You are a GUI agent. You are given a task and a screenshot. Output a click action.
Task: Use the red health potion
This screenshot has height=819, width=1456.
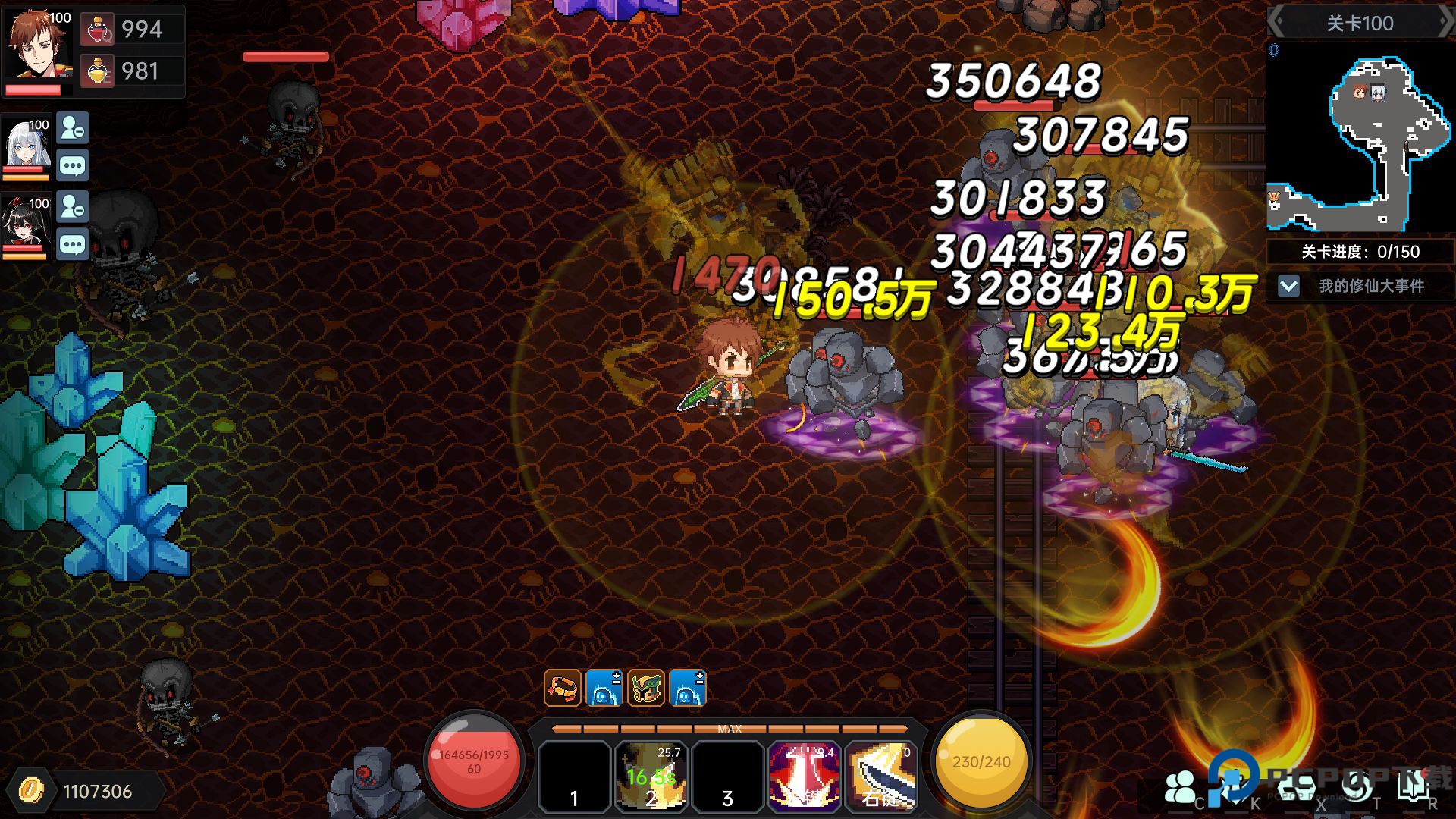pyautogui.click(x=97, y=30)
